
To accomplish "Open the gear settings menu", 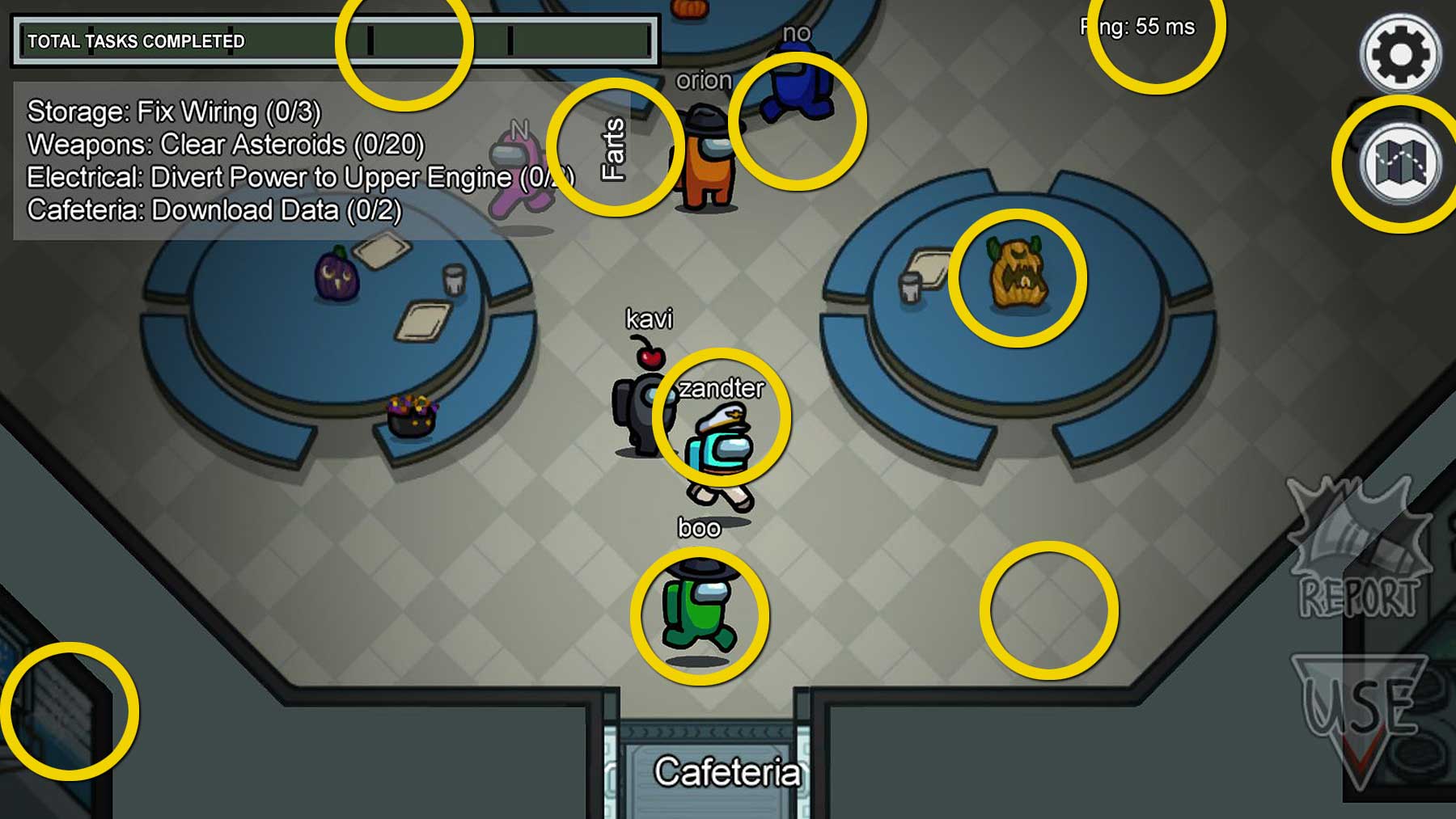I will 1400,54.
